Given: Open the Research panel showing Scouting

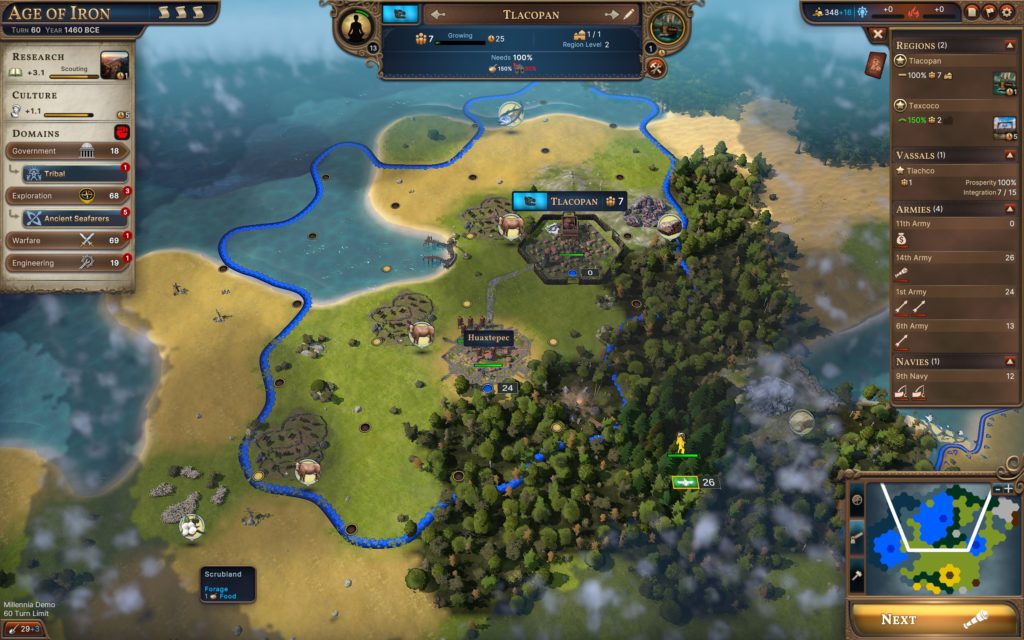Looking at the screenshot, I should click(x=68, y=65).
